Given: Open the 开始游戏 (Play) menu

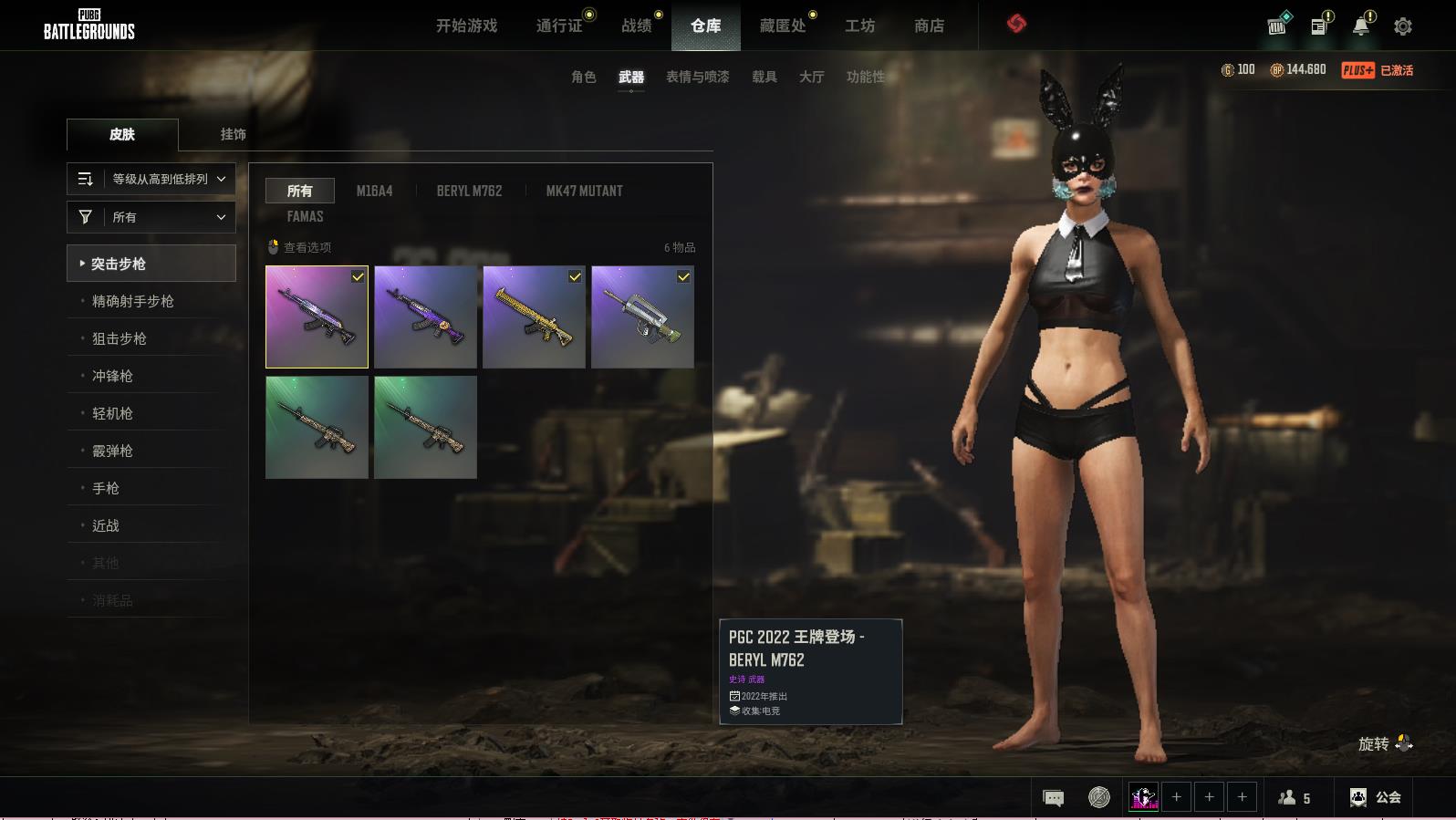Looking at the screenshot, I should point(466,26).
